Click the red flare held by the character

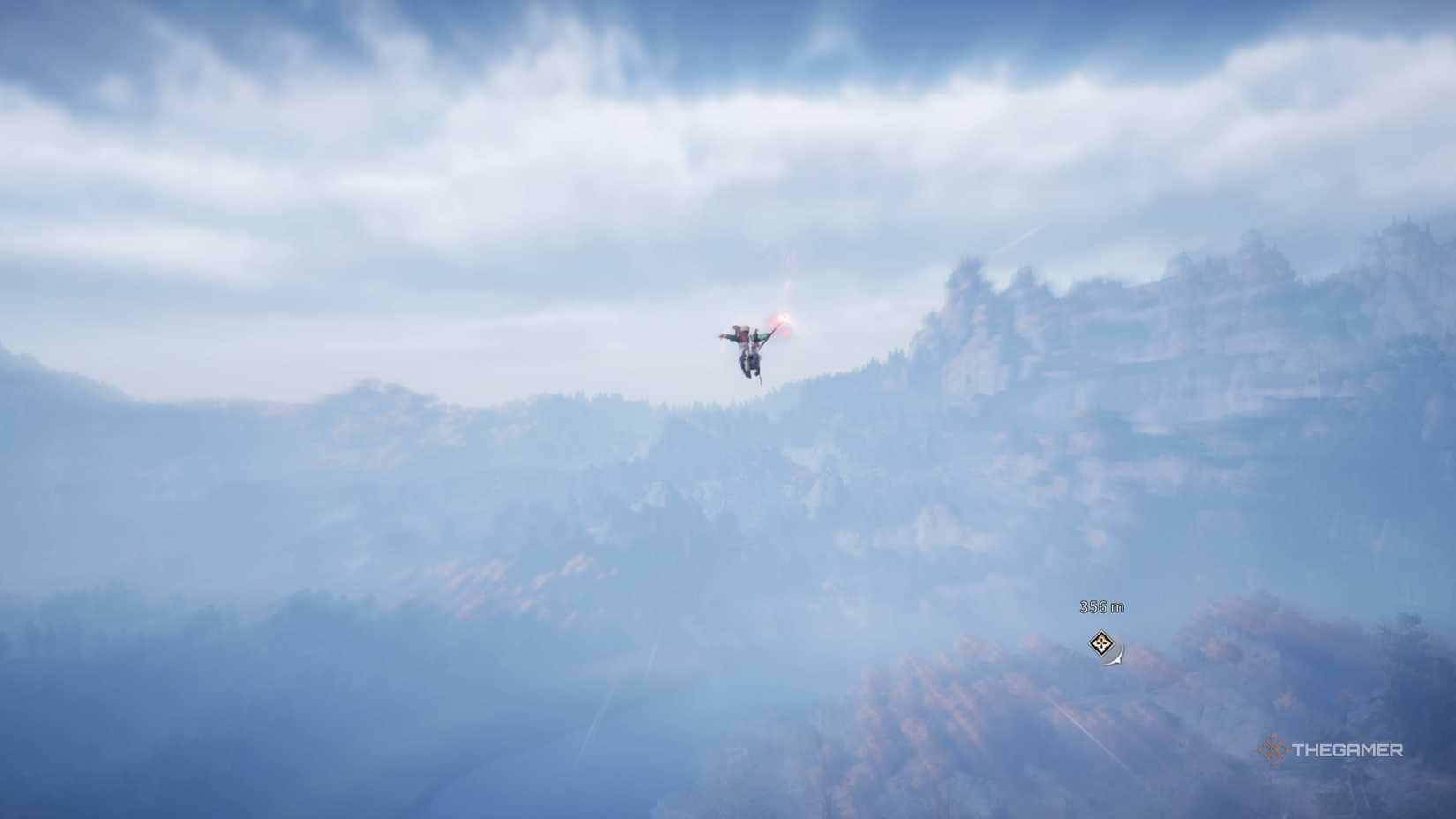click(784, 318)
